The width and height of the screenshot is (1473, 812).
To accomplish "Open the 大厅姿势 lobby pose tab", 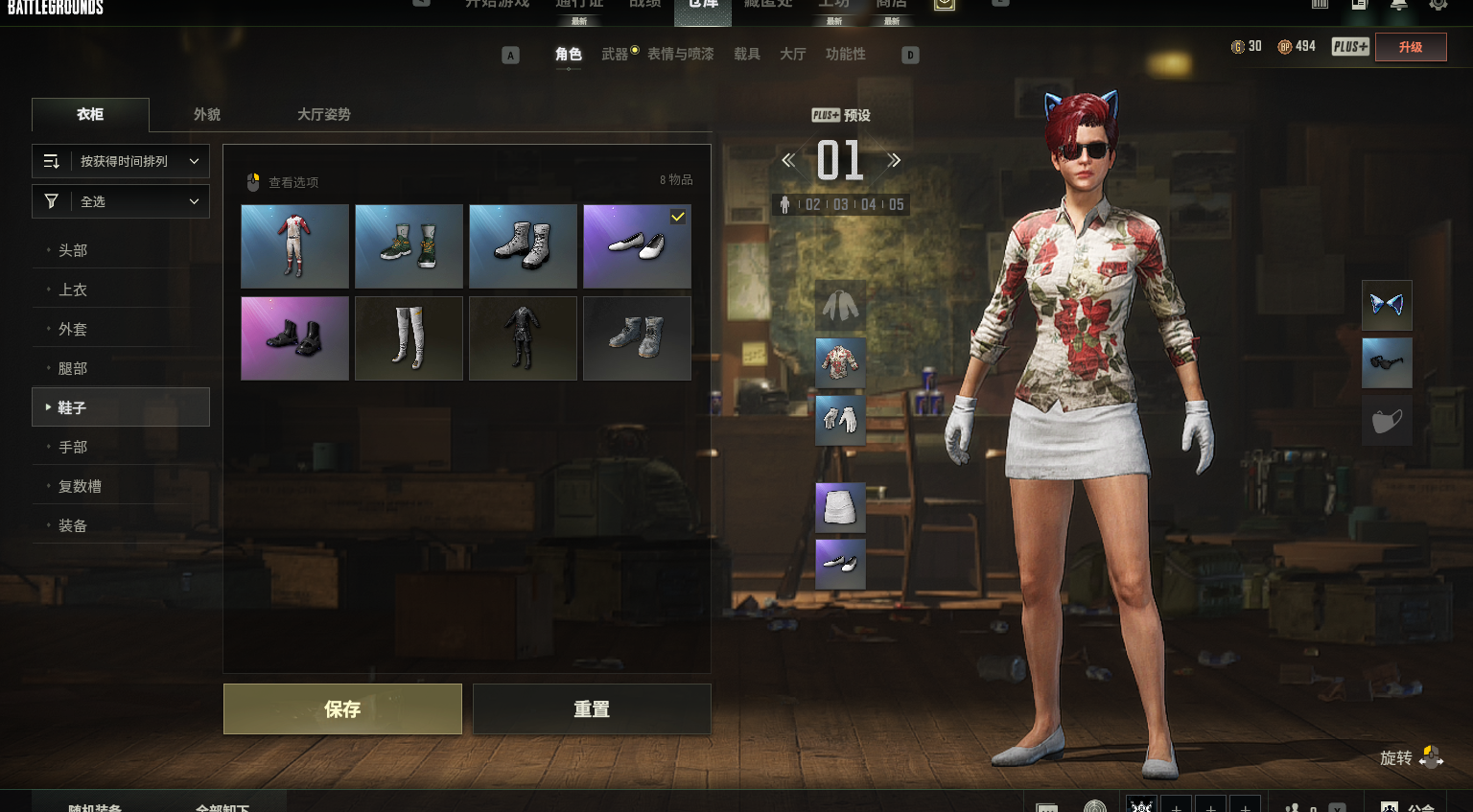I will click(x=323, y=114).
